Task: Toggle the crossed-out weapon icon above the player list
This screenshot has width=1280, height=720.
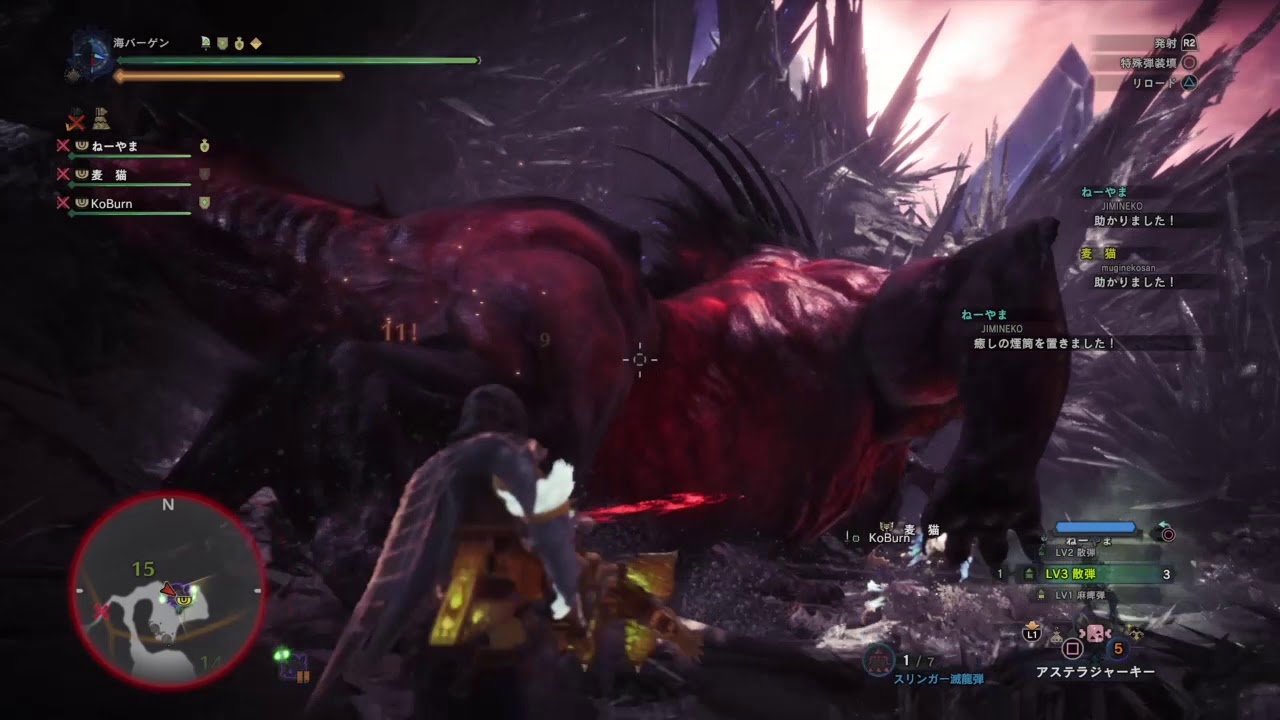Action: coord(76,122)
